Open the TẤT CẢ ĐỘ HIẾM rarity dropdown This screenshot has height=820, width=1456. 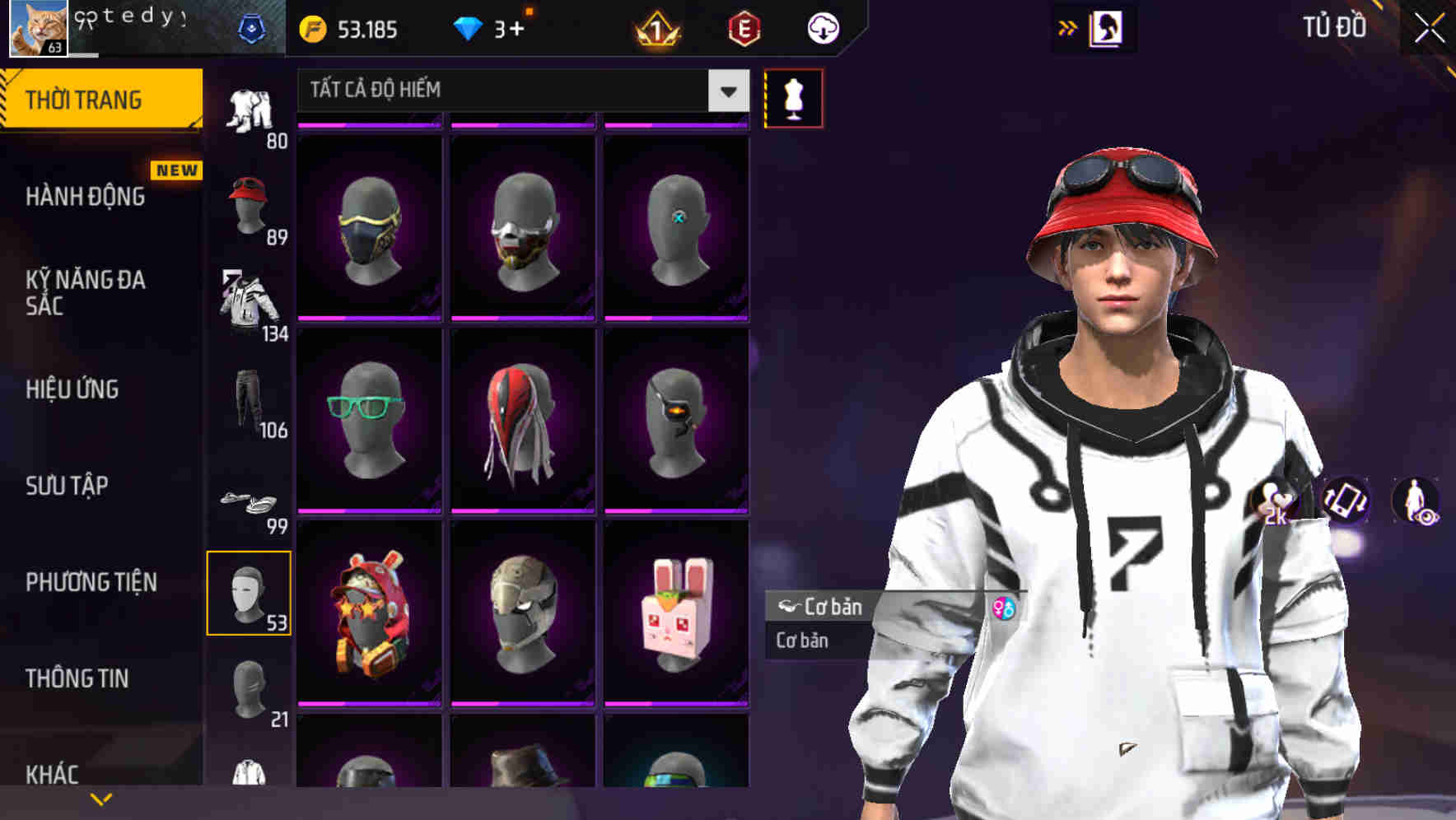(519, 90)
